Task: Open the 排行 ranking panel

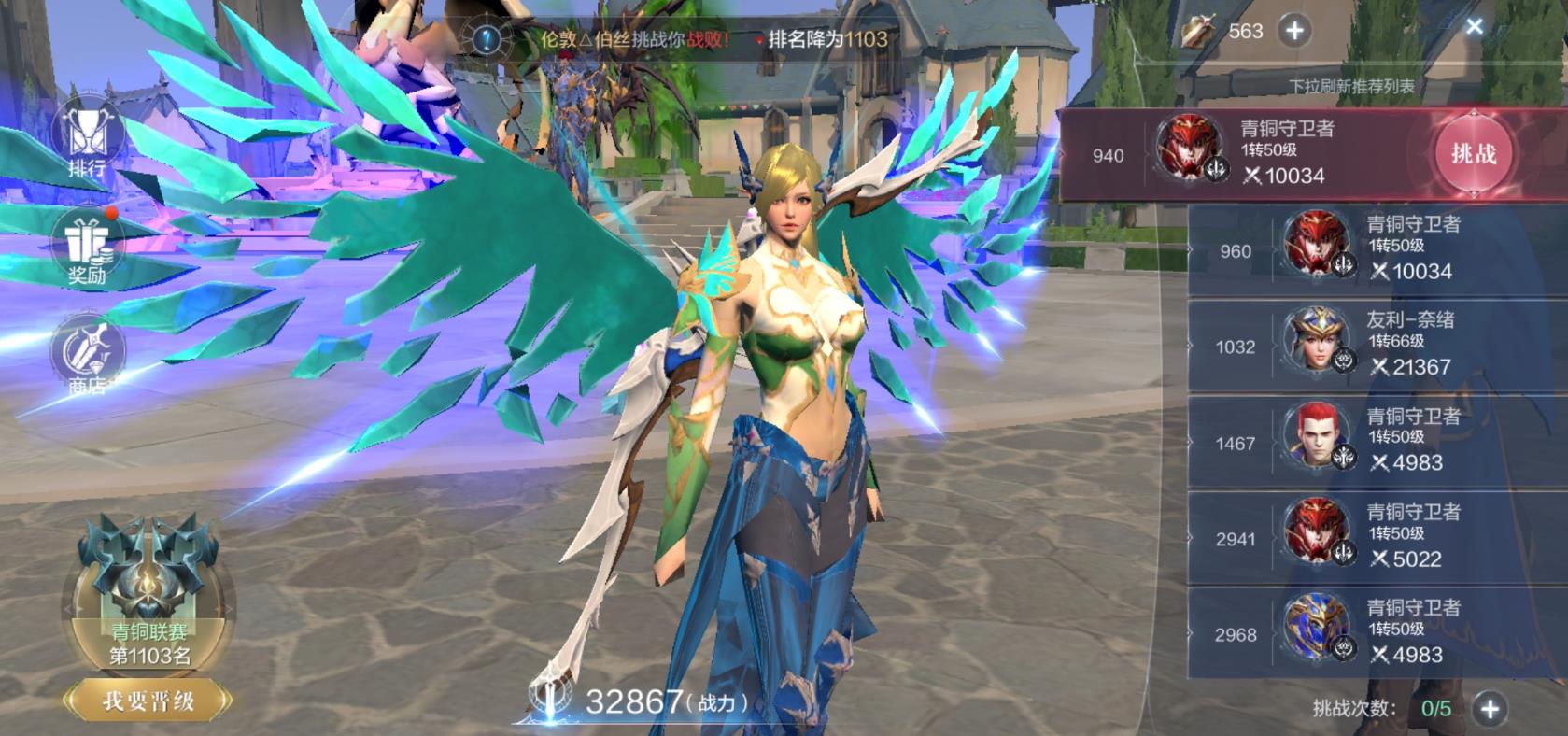Action: (87, 140)
